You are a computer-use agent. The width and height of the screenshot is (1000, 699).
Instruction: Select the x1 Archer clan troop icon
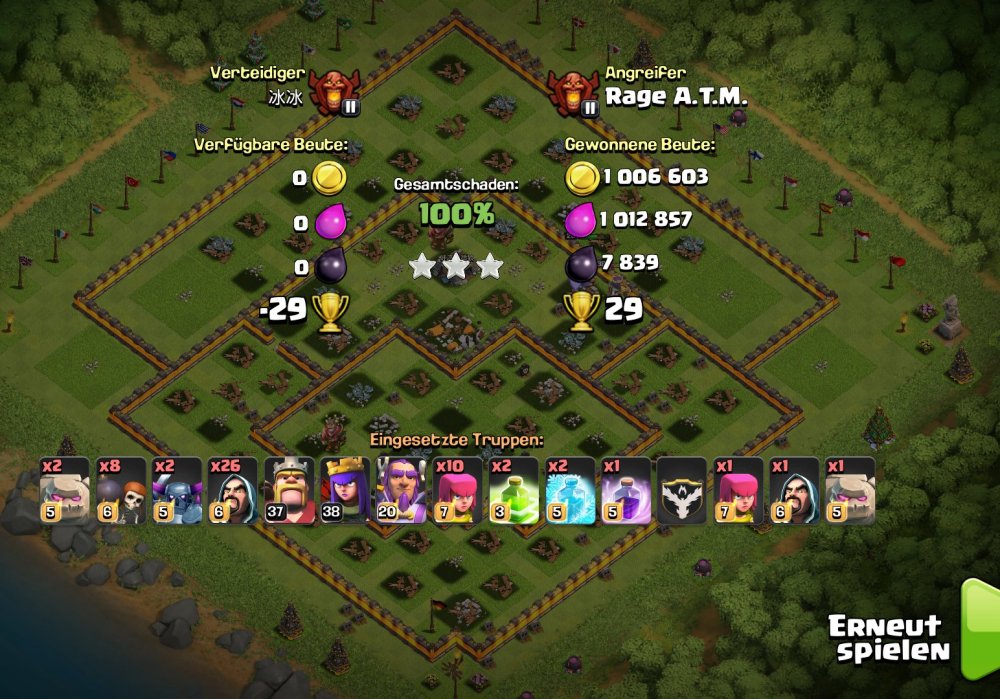(737, 491)
